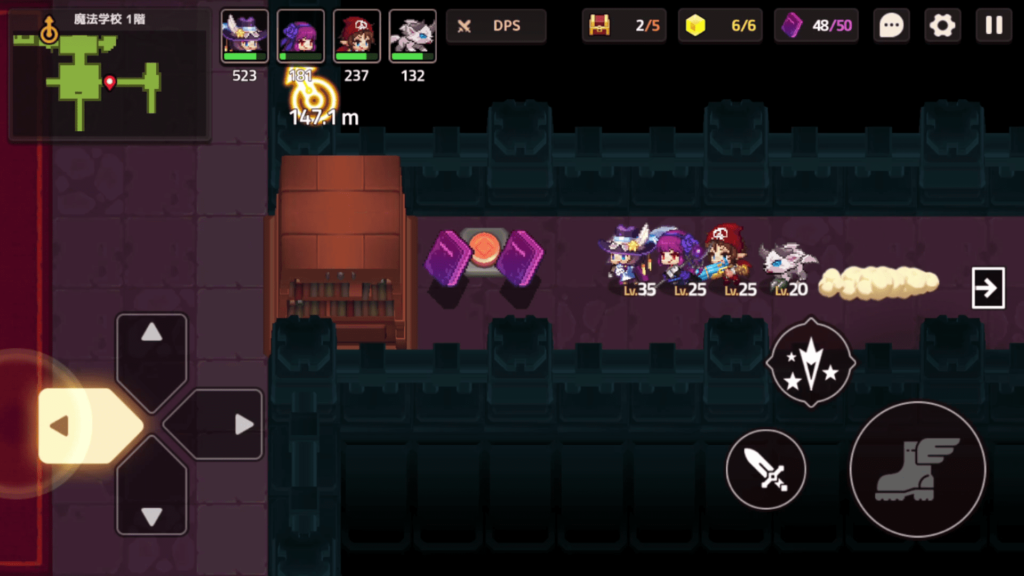Tap the purple book collection counter
The height and width of the screenshot is (576, 1024).
pos(816,26)
